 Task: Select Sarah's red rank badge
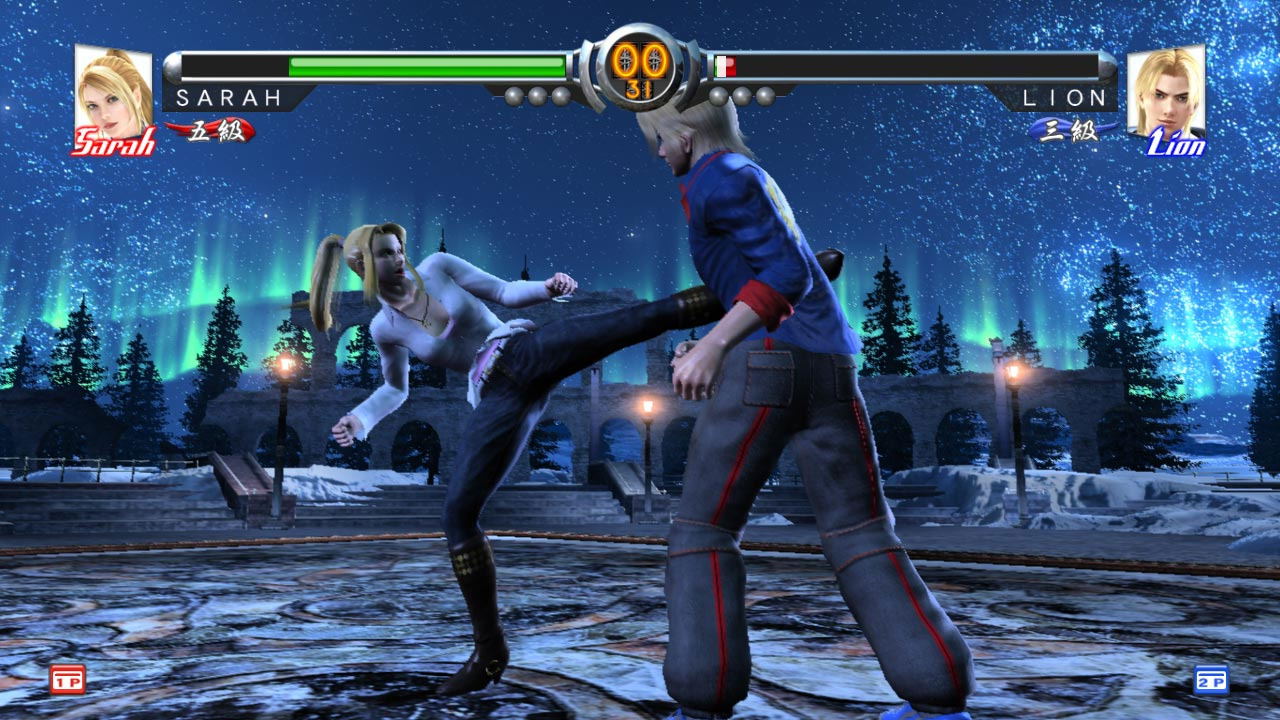point(213,131)
